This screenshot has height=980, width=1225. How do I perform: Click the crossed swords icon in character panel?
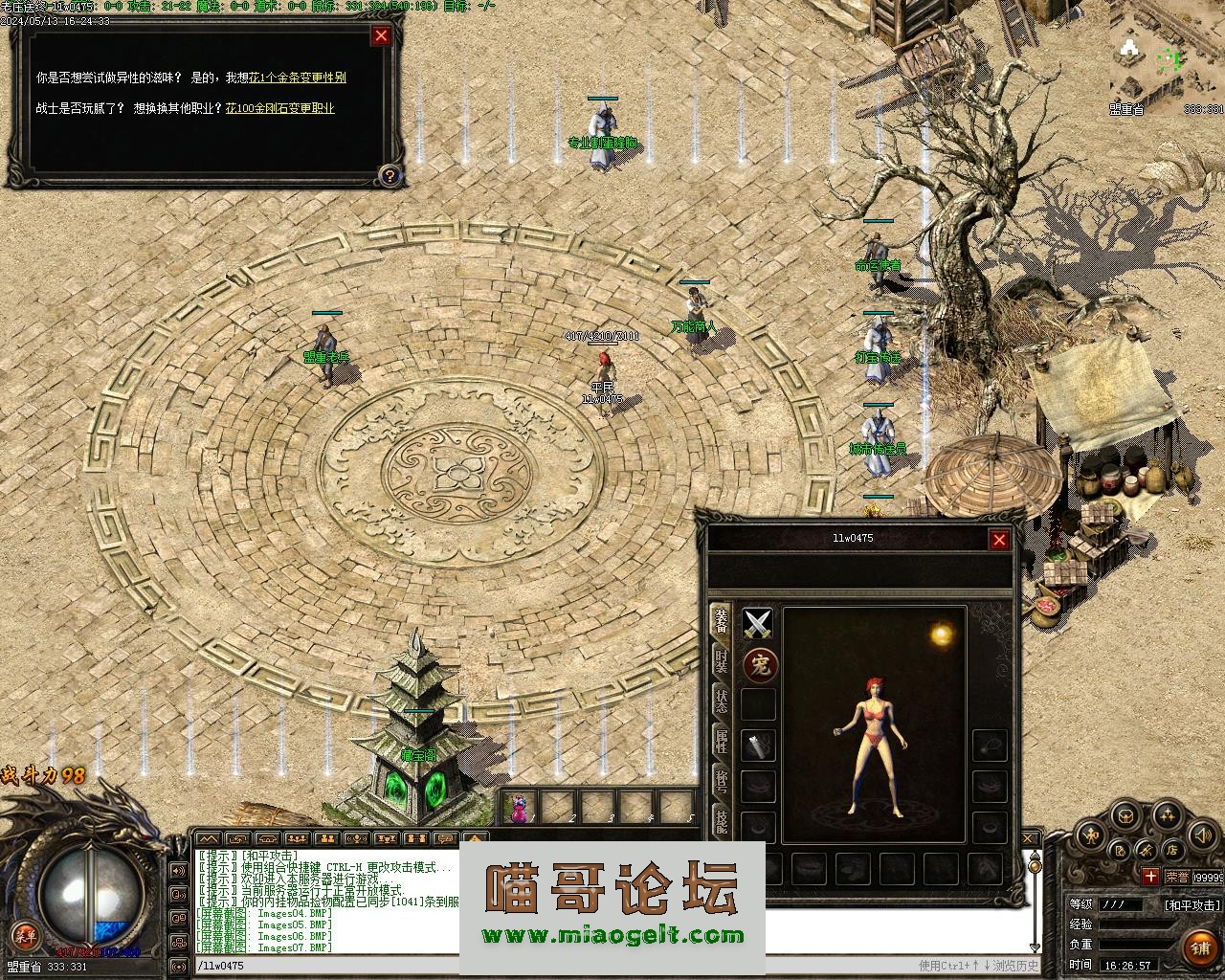coord(758,624)
